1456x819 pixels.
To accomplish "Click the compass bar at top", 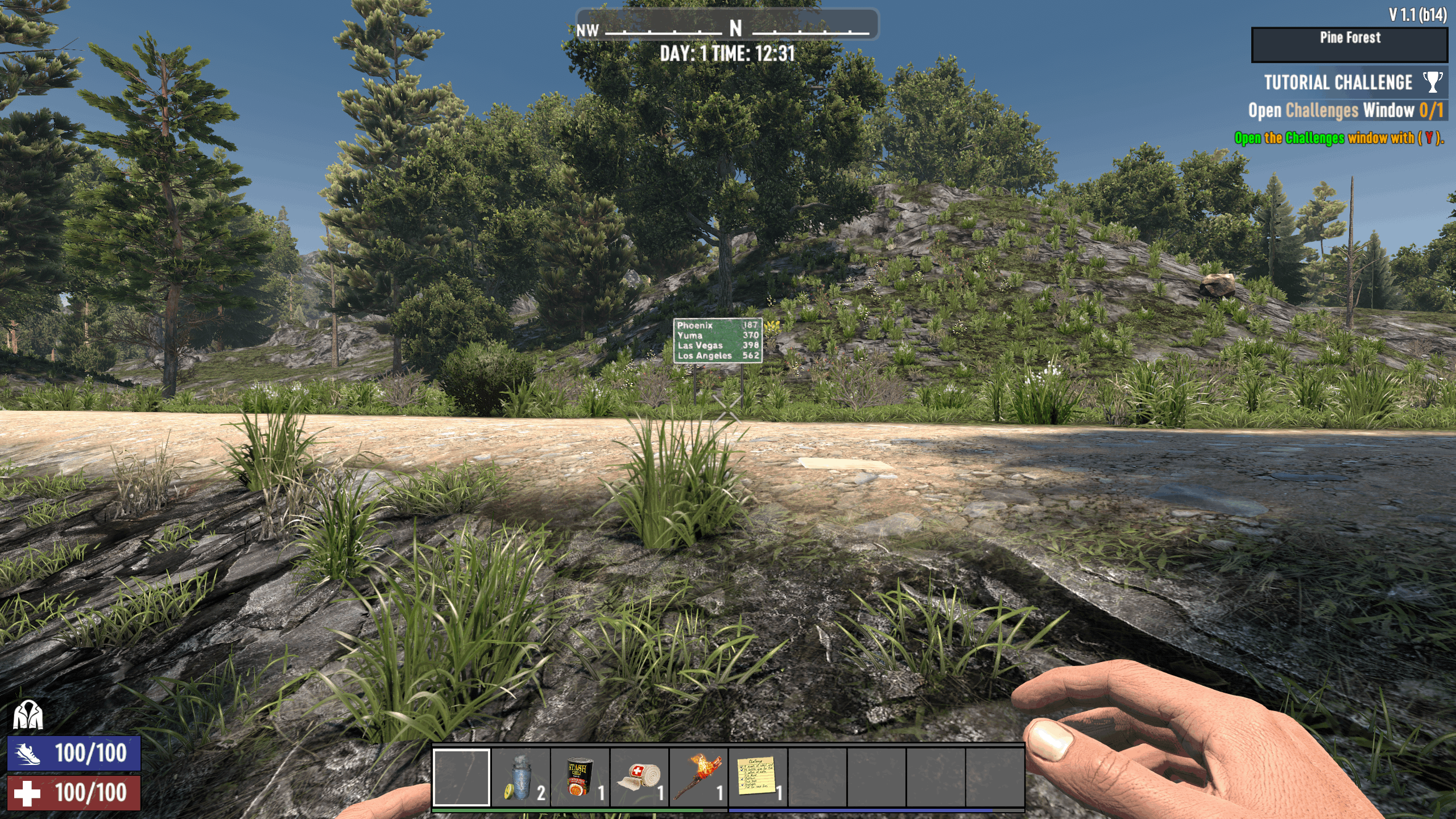I will (727, 25).
